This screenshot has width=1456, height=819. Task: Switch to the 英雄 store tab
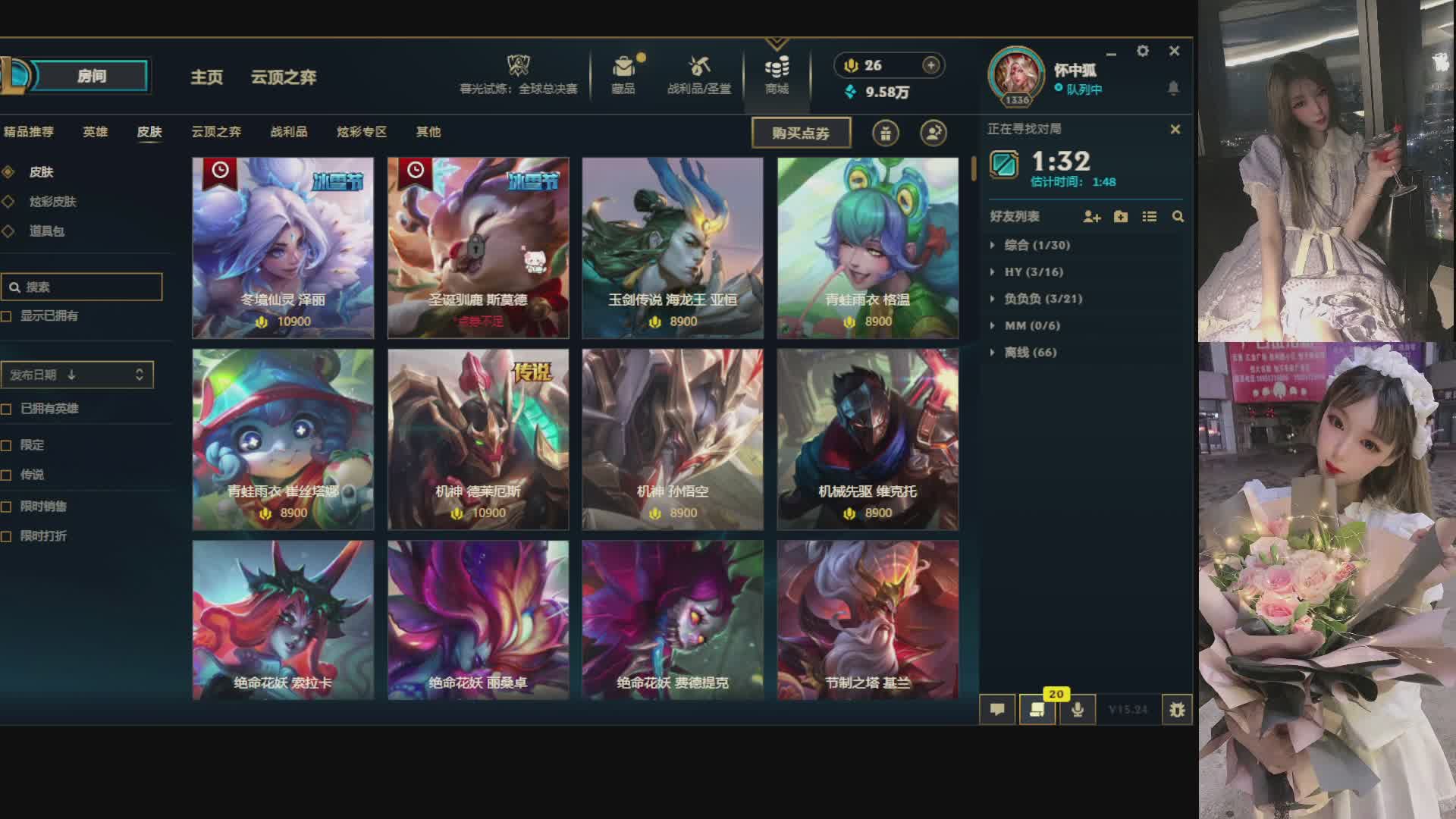95,132
